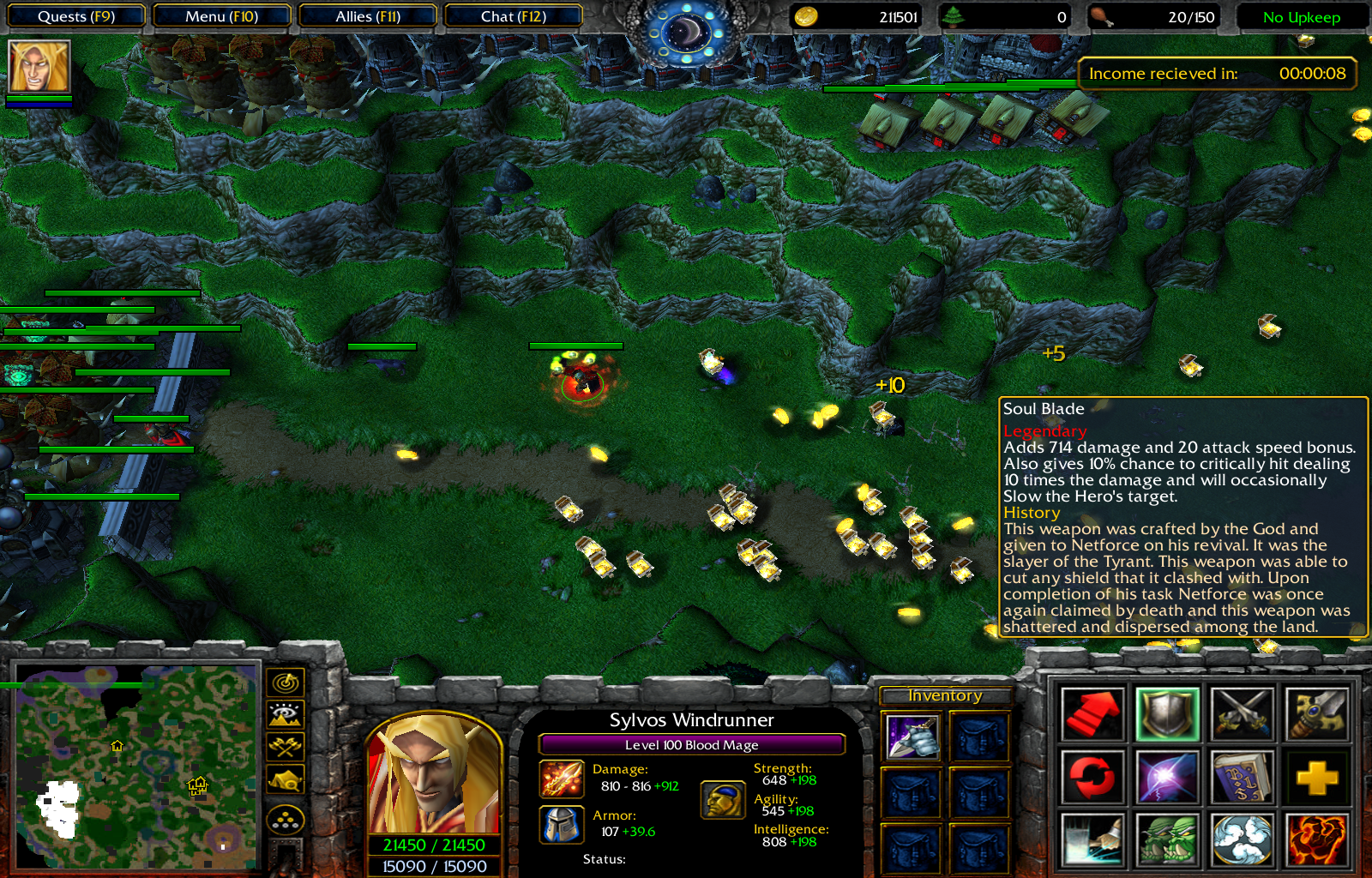The width and height of the screenshot is (1372, 878).
Task: Open the Allies (F11) panel
Action: tap(368, 15)
